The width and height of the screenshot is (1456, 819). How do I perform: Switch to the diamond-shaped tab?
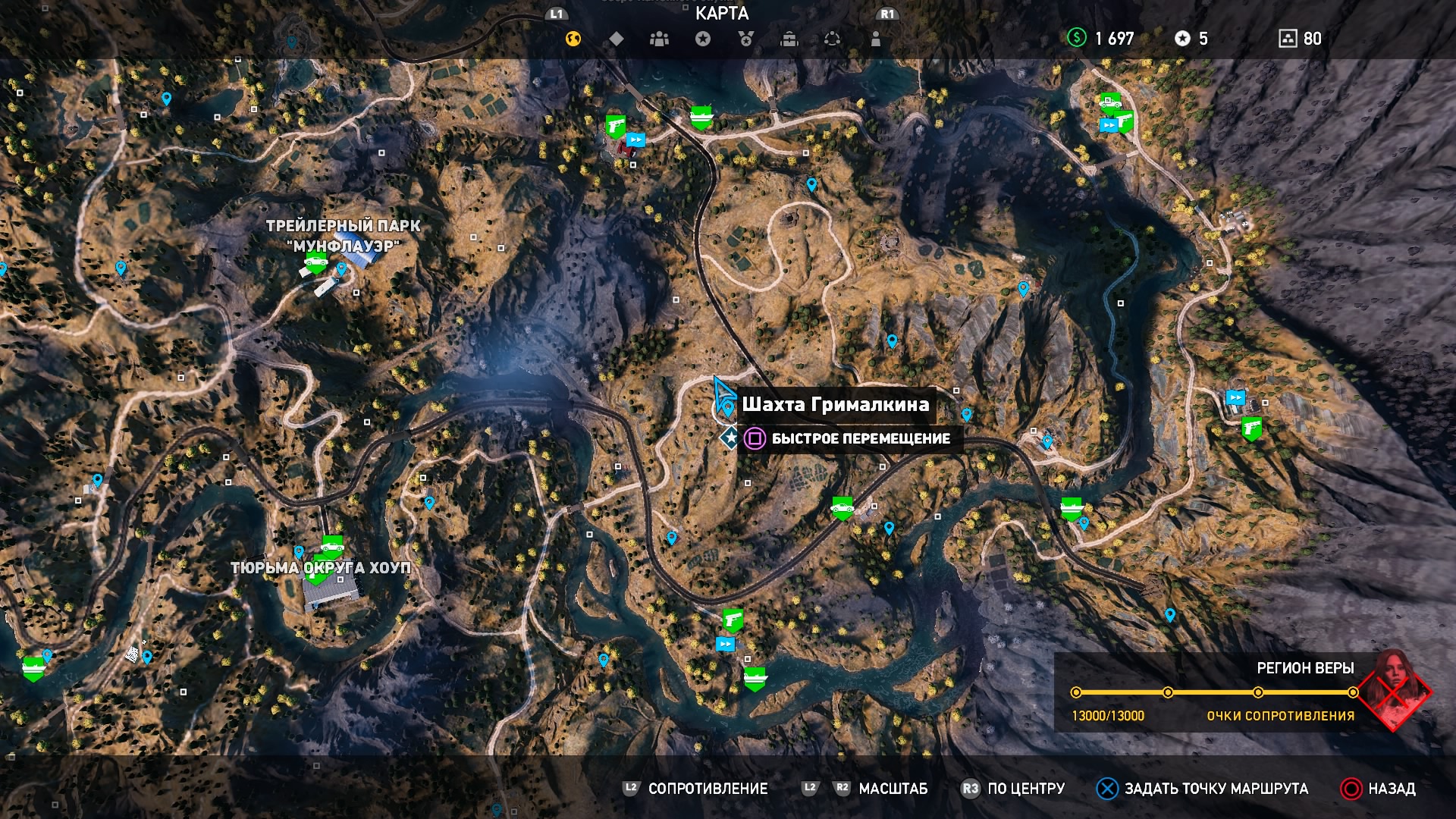click(x=617, y=39)
